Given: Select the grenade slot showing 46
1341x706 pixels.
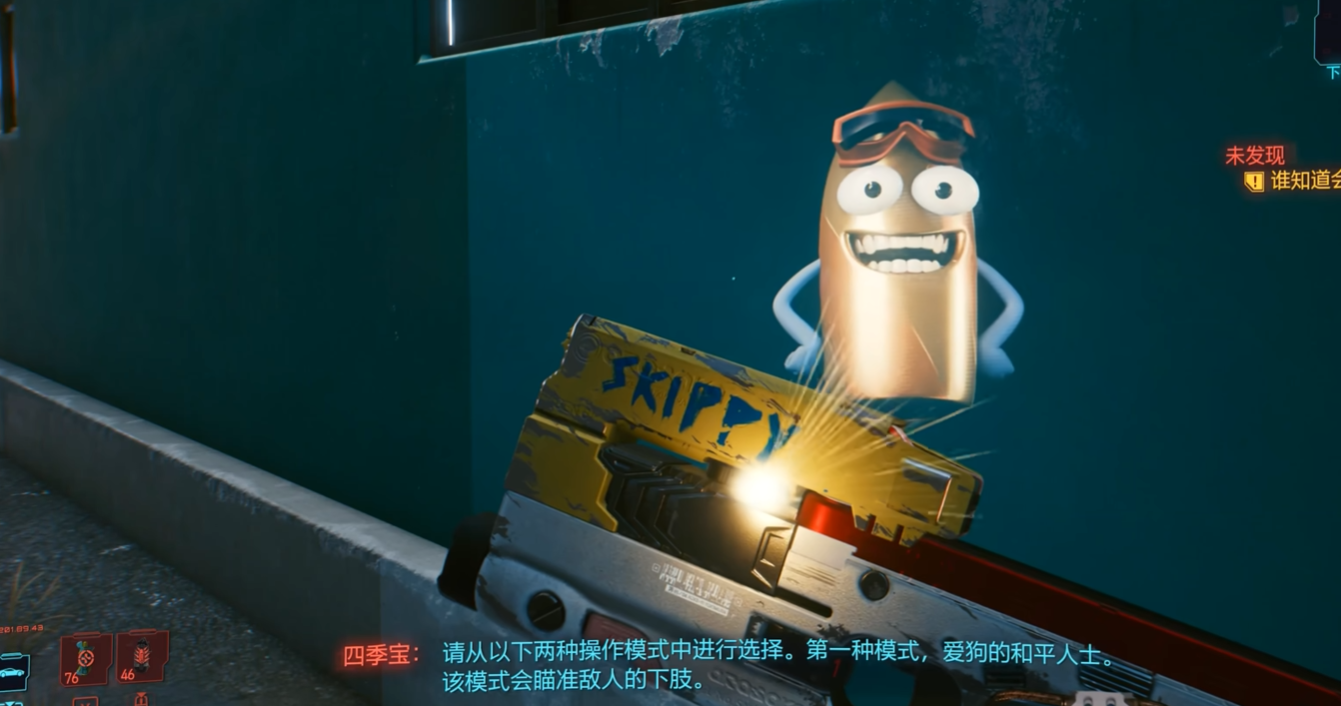Looking at the screenshot, I should click(141, 656).
